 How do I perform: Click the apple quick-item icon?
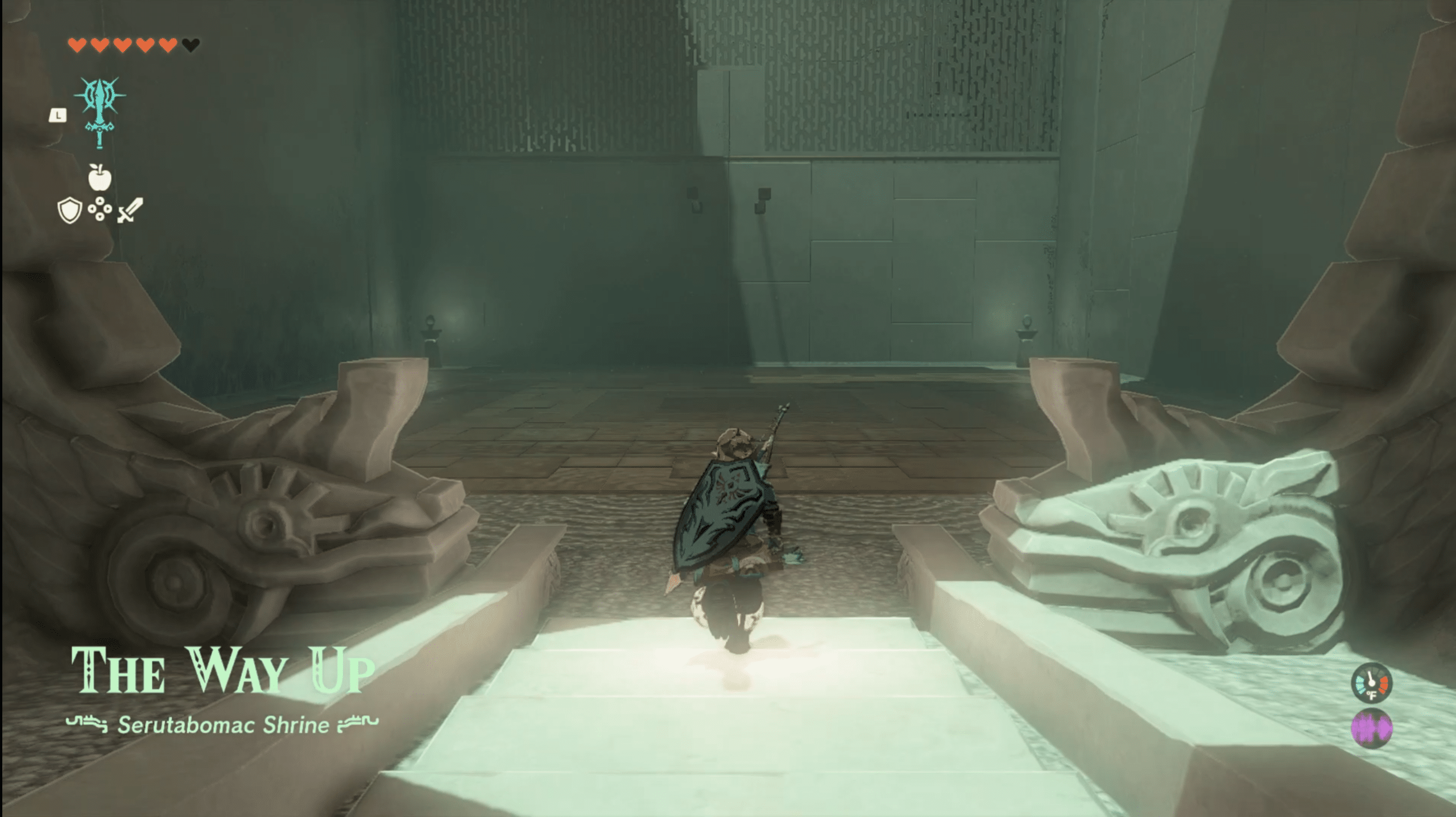point(100,177)
